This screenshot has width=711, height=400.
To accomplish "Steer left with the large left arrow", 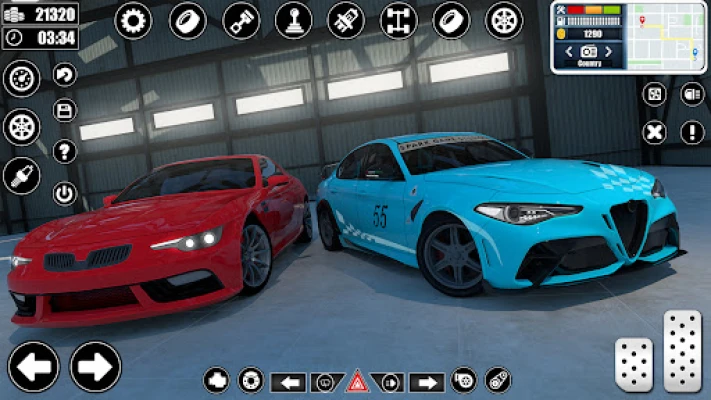I will click(x=33, y=366).
